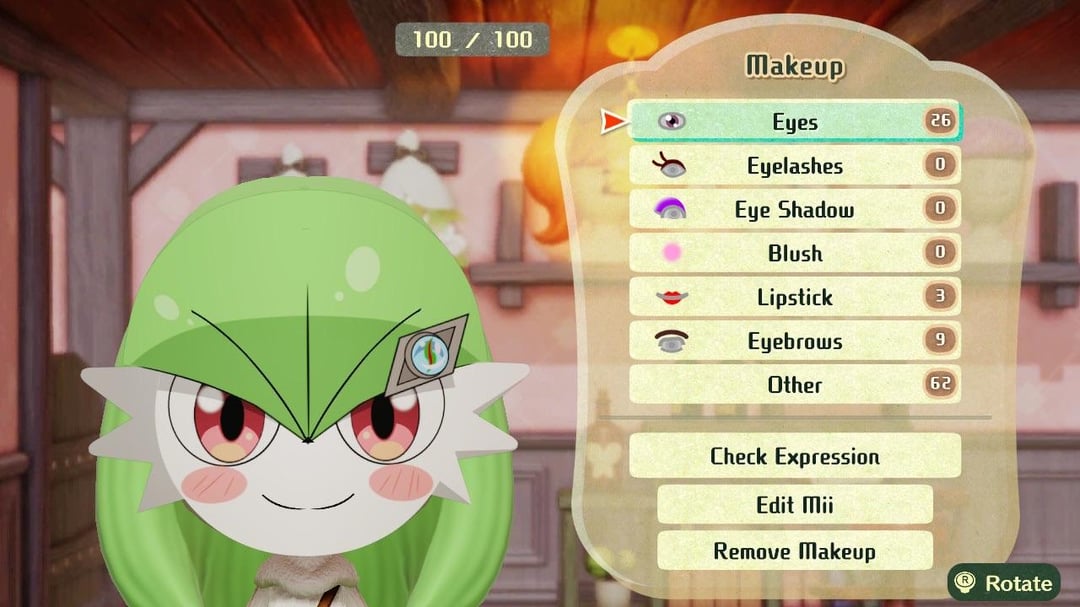The height and width of the screenshot is (607, 1080).
Task: Open the Eyelashes makeup option
Action: [795, 166]
